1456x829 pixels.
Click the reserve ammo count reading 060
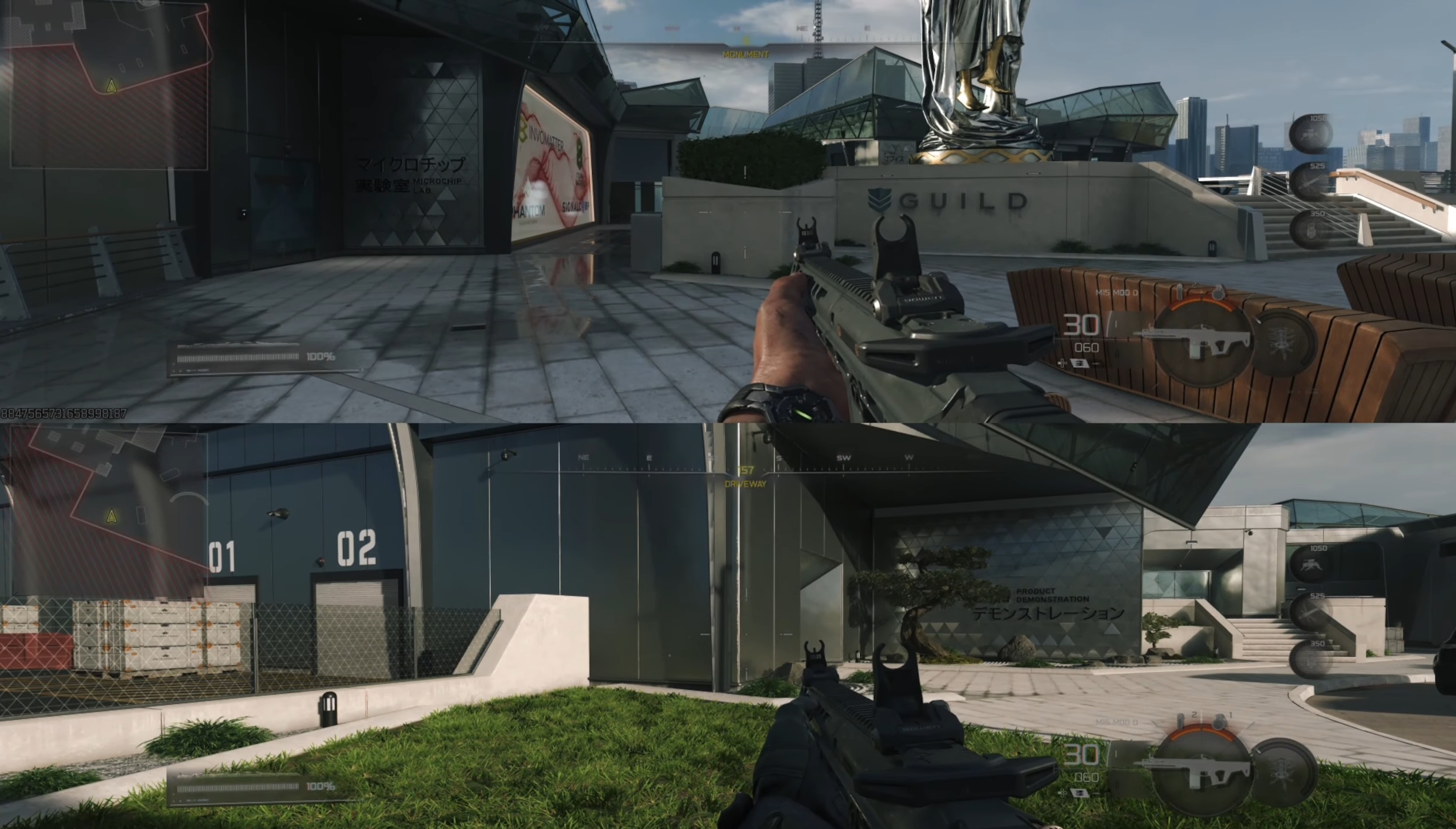coord(1086,348)
